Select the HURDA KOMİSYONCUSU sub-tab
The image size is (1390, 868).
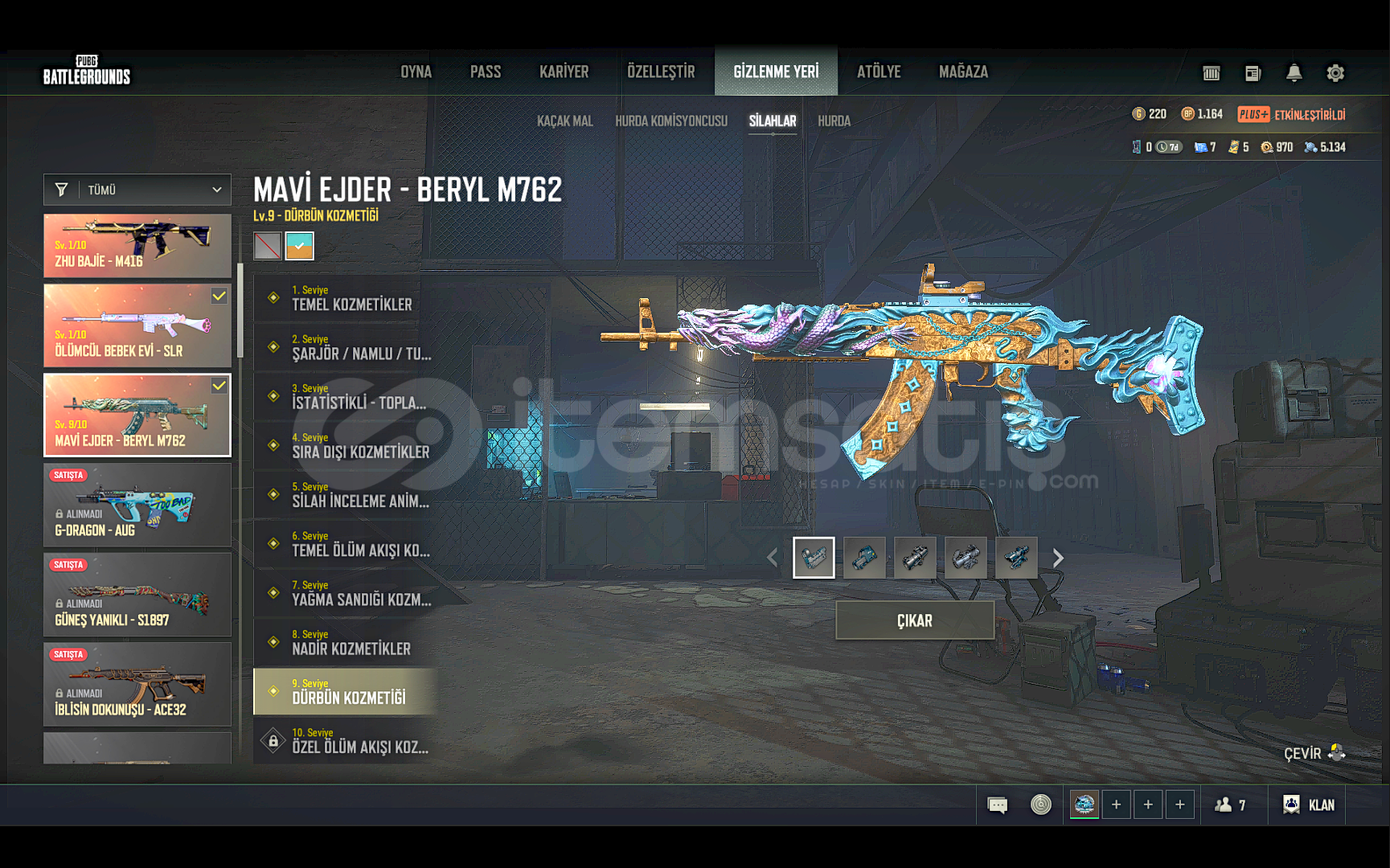click(671, 121)
